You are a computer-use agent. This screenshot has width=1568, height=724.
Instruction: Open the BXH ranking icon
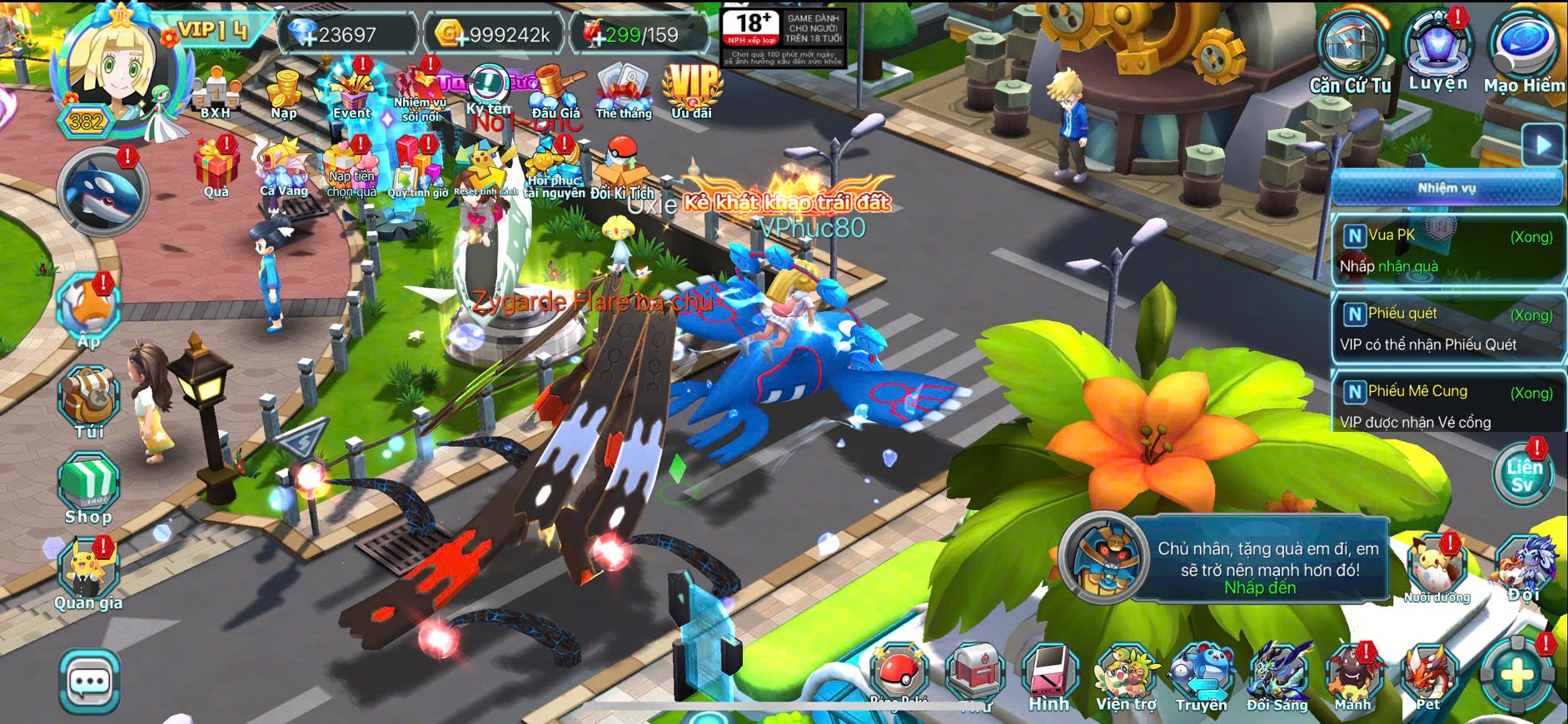tap(217, 92)
